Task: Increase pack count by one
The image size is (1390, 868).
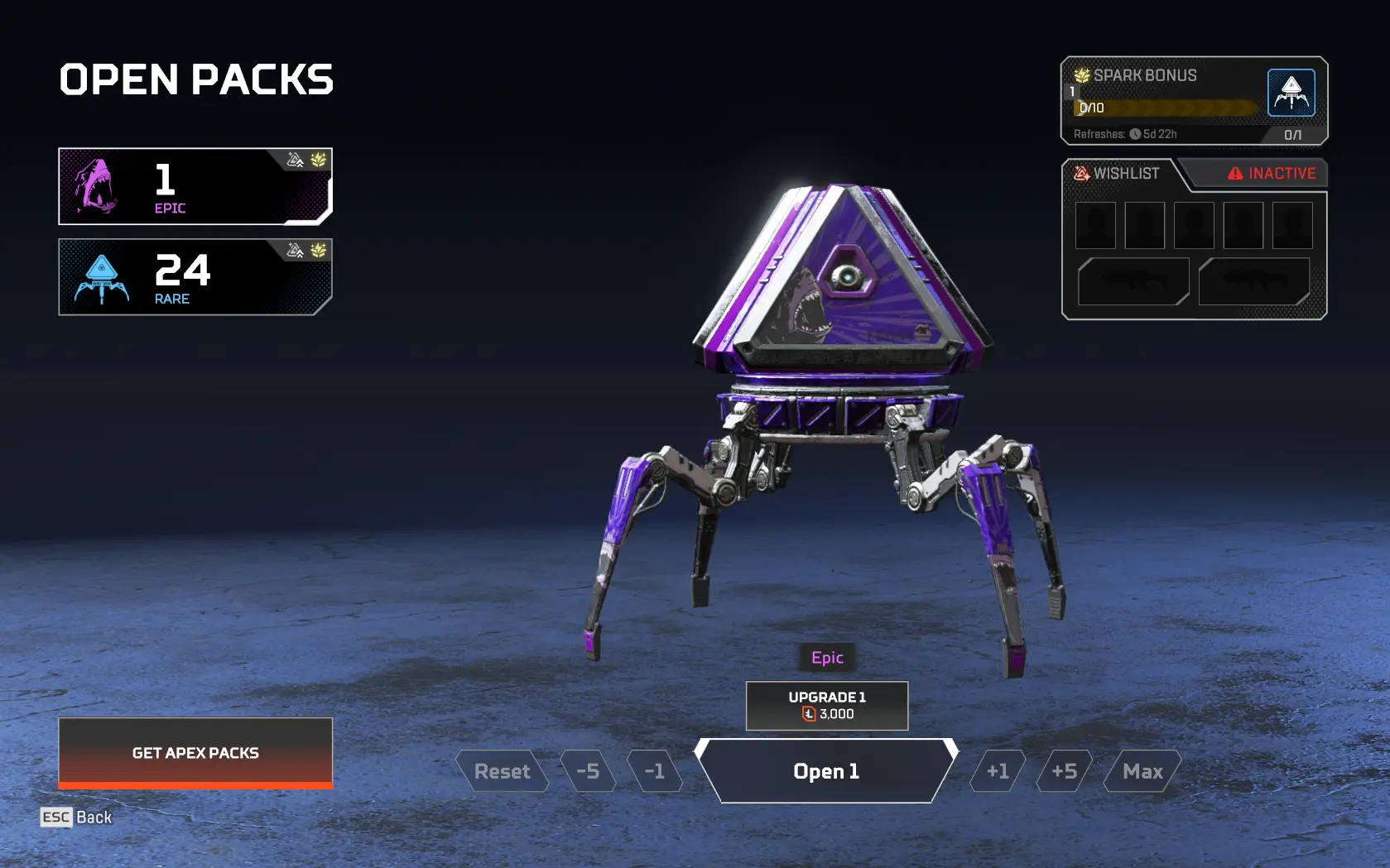Action: [x=998, y=771]
